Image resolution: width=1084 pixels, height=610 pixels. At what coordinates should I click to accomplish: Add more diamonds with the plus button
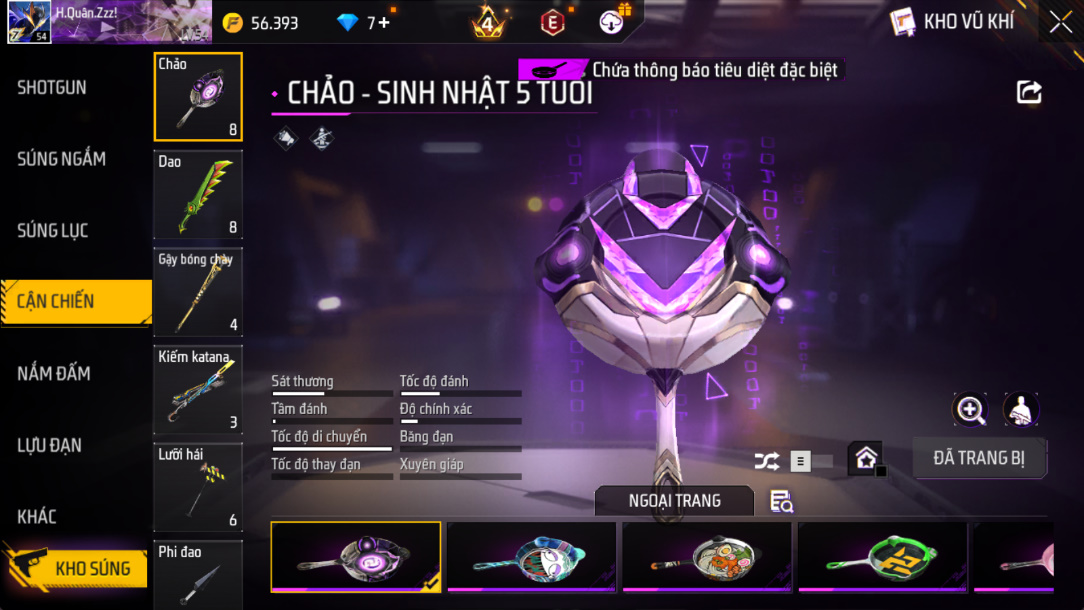[x=384, y=22]
